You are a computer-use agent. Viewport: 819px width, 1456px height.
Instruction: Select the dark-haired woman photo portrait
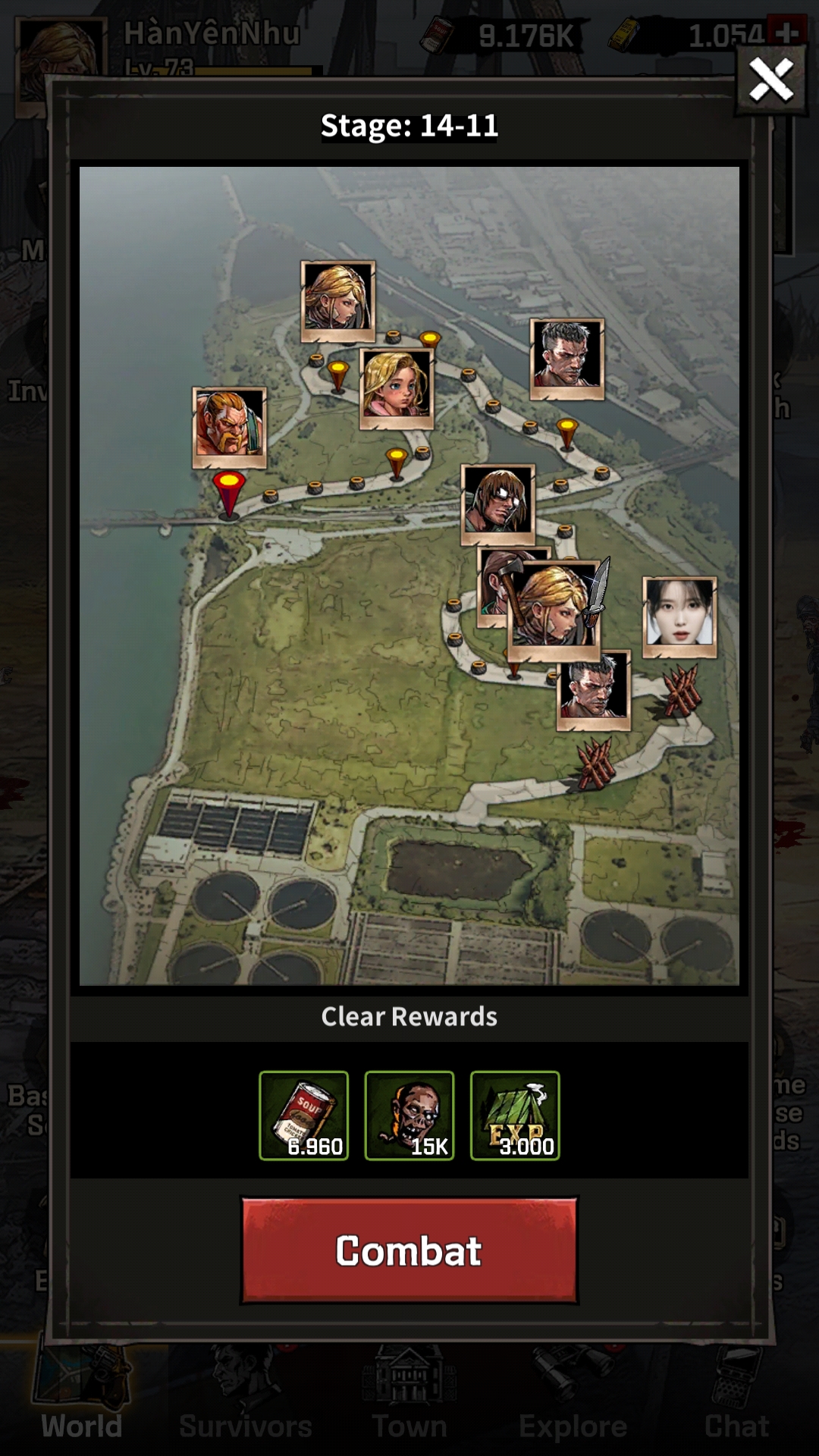679,615
